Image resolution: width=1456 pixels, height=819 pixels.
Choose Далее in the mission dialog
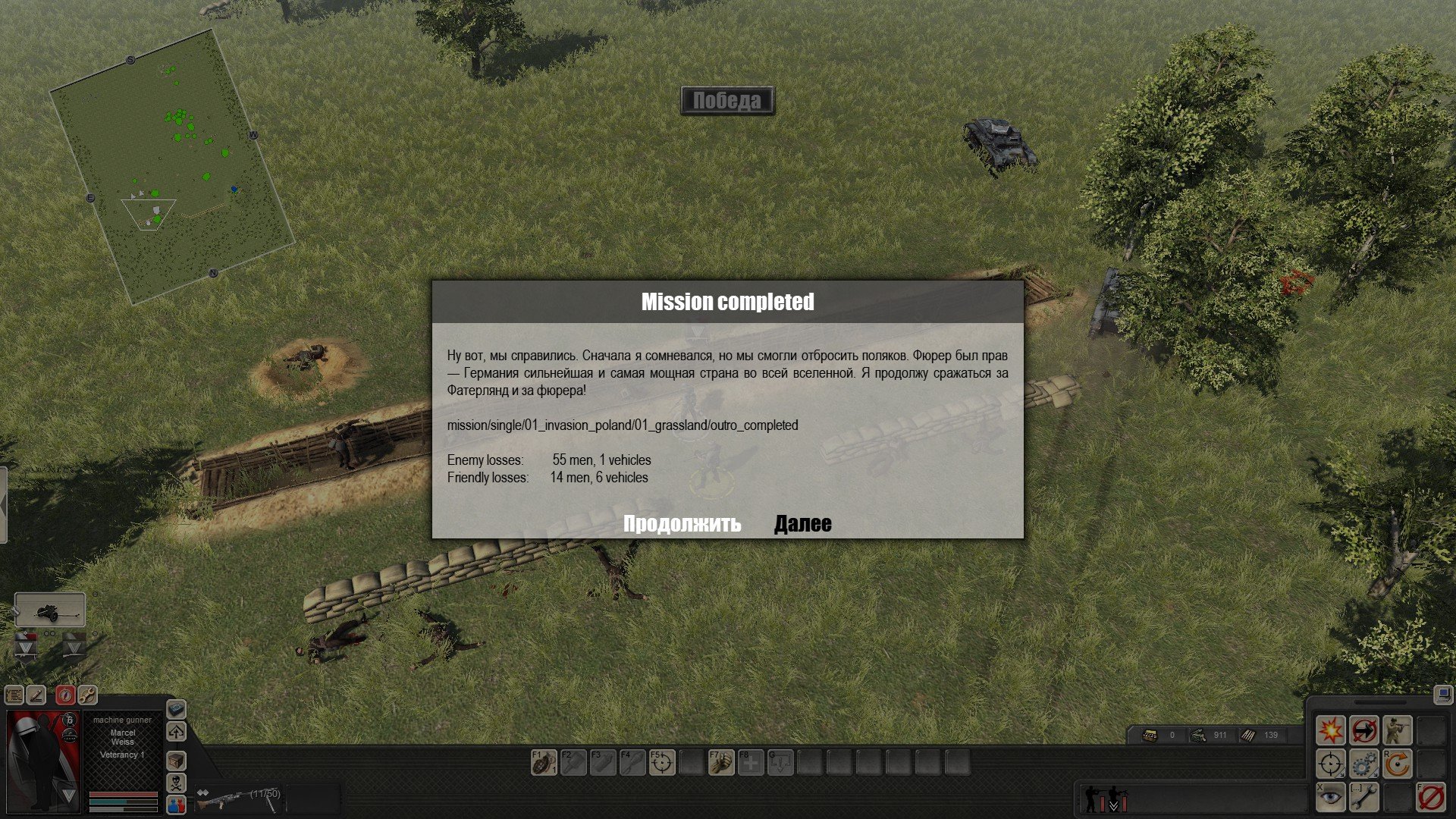[802, 524]
